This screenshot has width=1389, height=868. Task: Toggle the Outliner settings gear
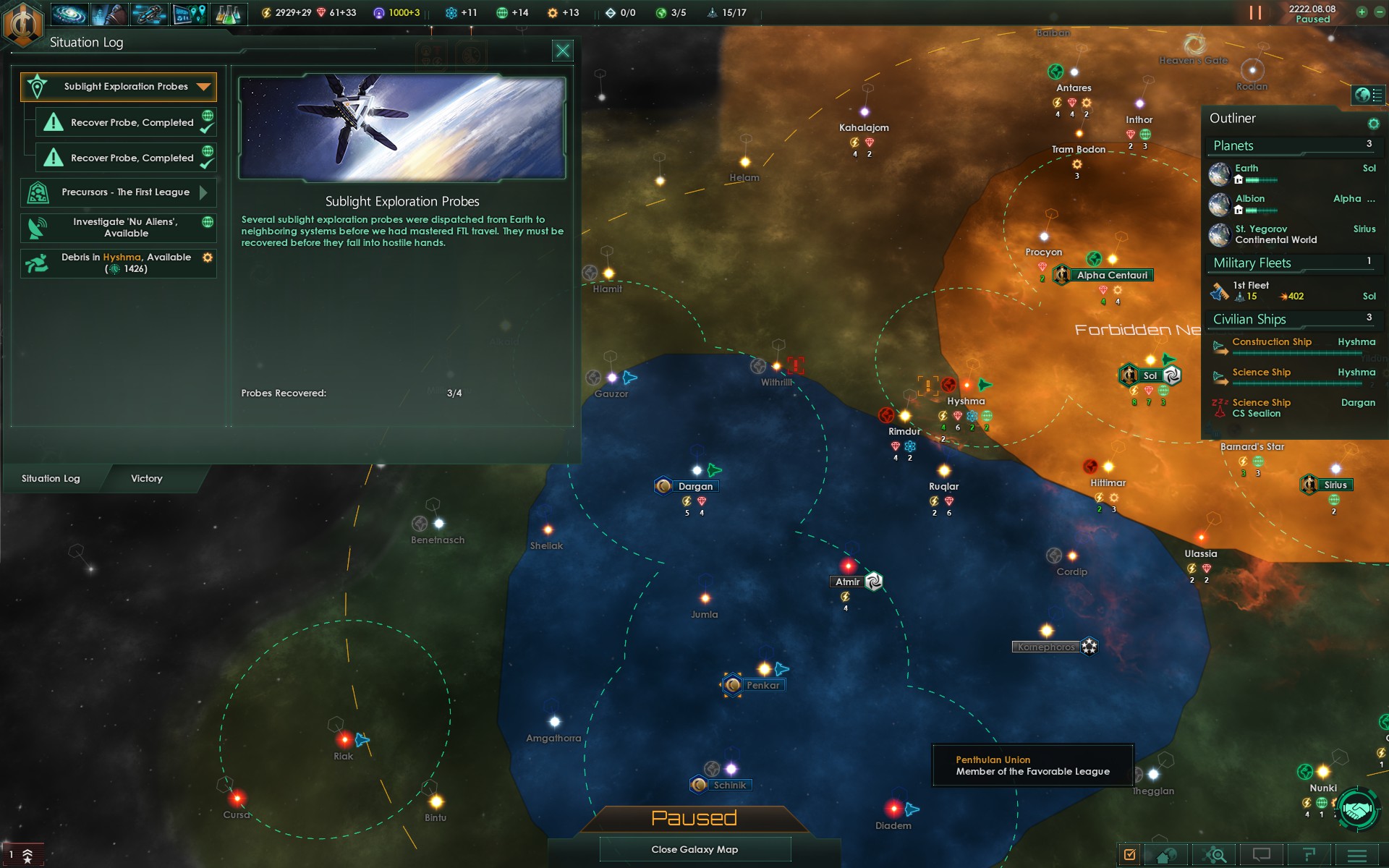[1372, 123]
